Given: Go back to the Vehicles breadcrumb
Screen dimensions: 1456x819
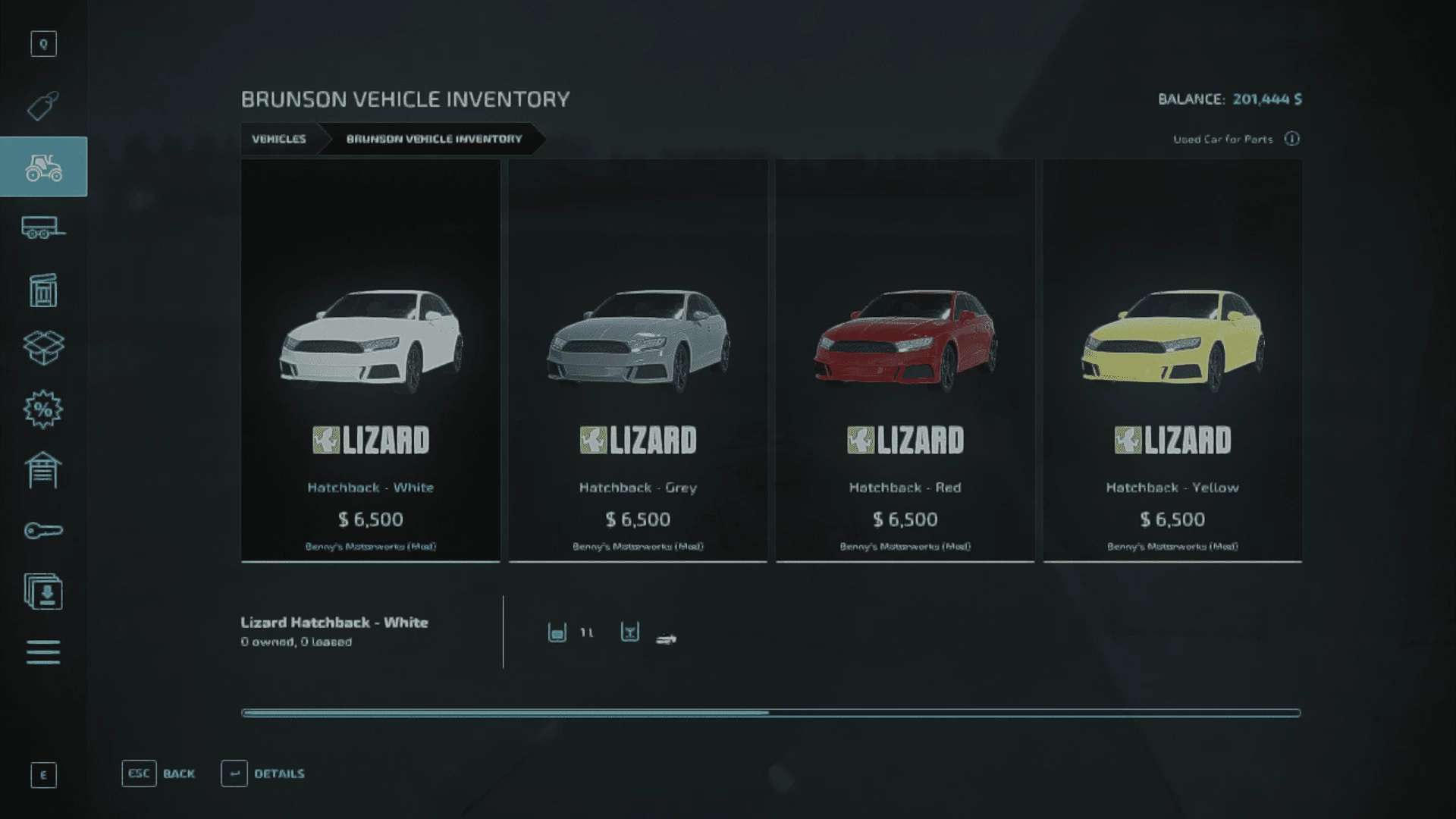Looking at the screenshot, I should coord(279,139).
